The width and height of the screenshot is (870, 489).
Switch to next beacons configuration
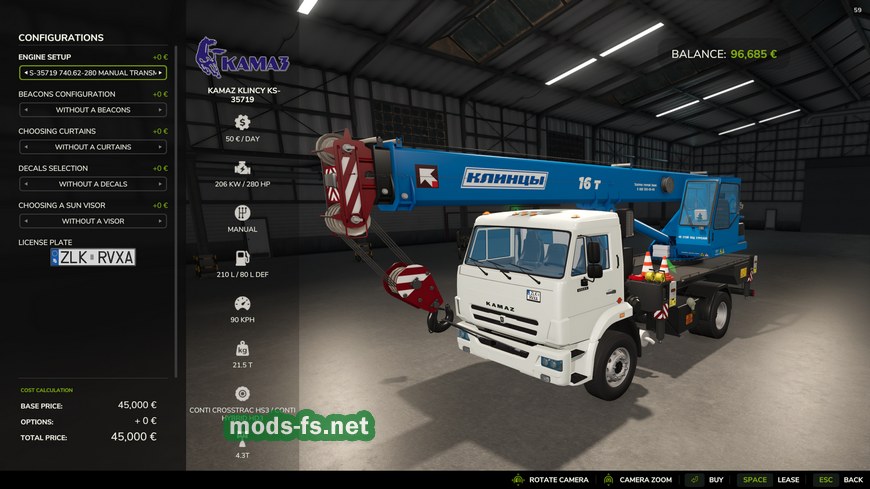pyautogui.click(x=160, y=110)
